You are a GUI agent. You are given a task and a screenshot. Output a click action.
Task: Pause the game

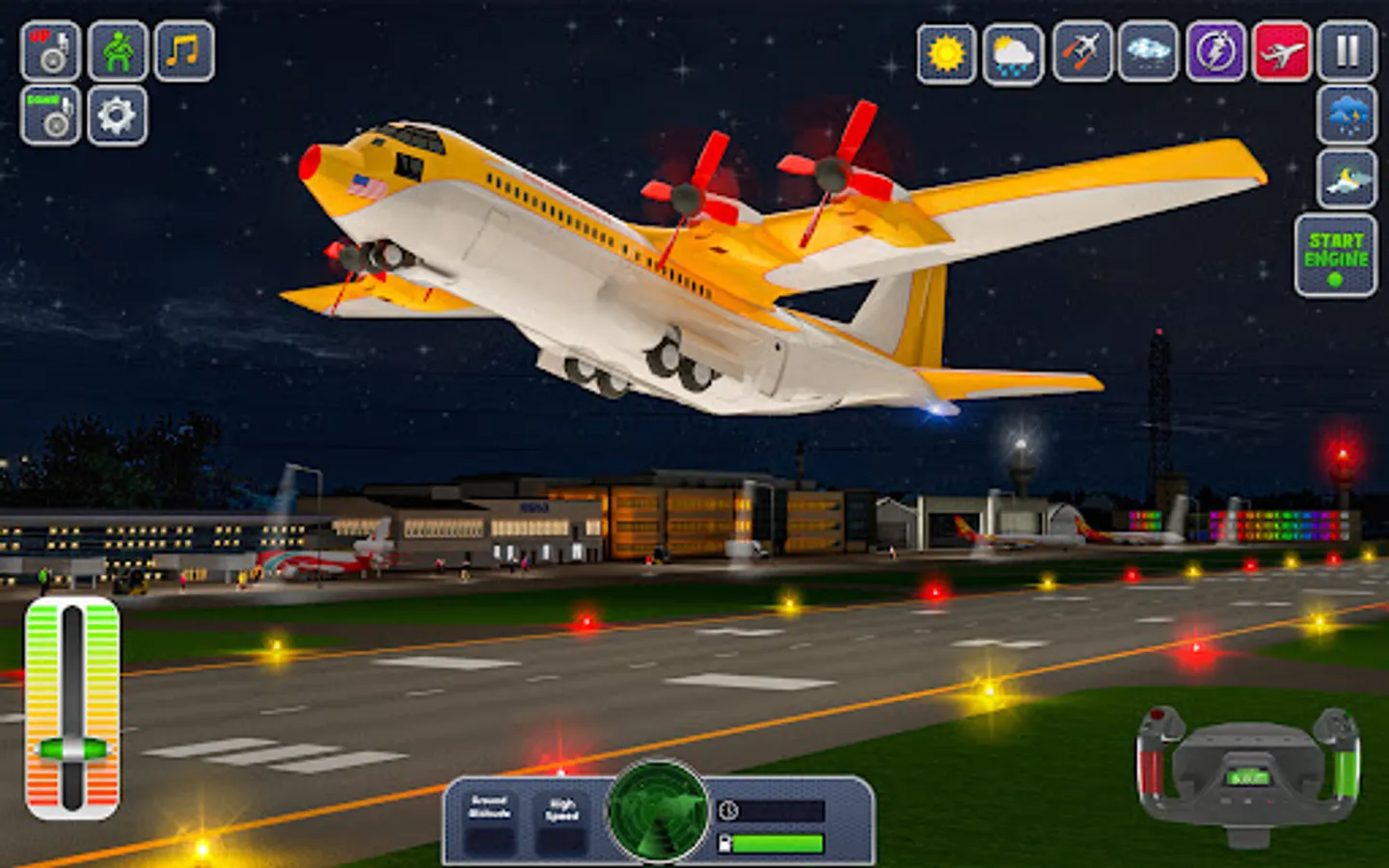coord(1344,53)
